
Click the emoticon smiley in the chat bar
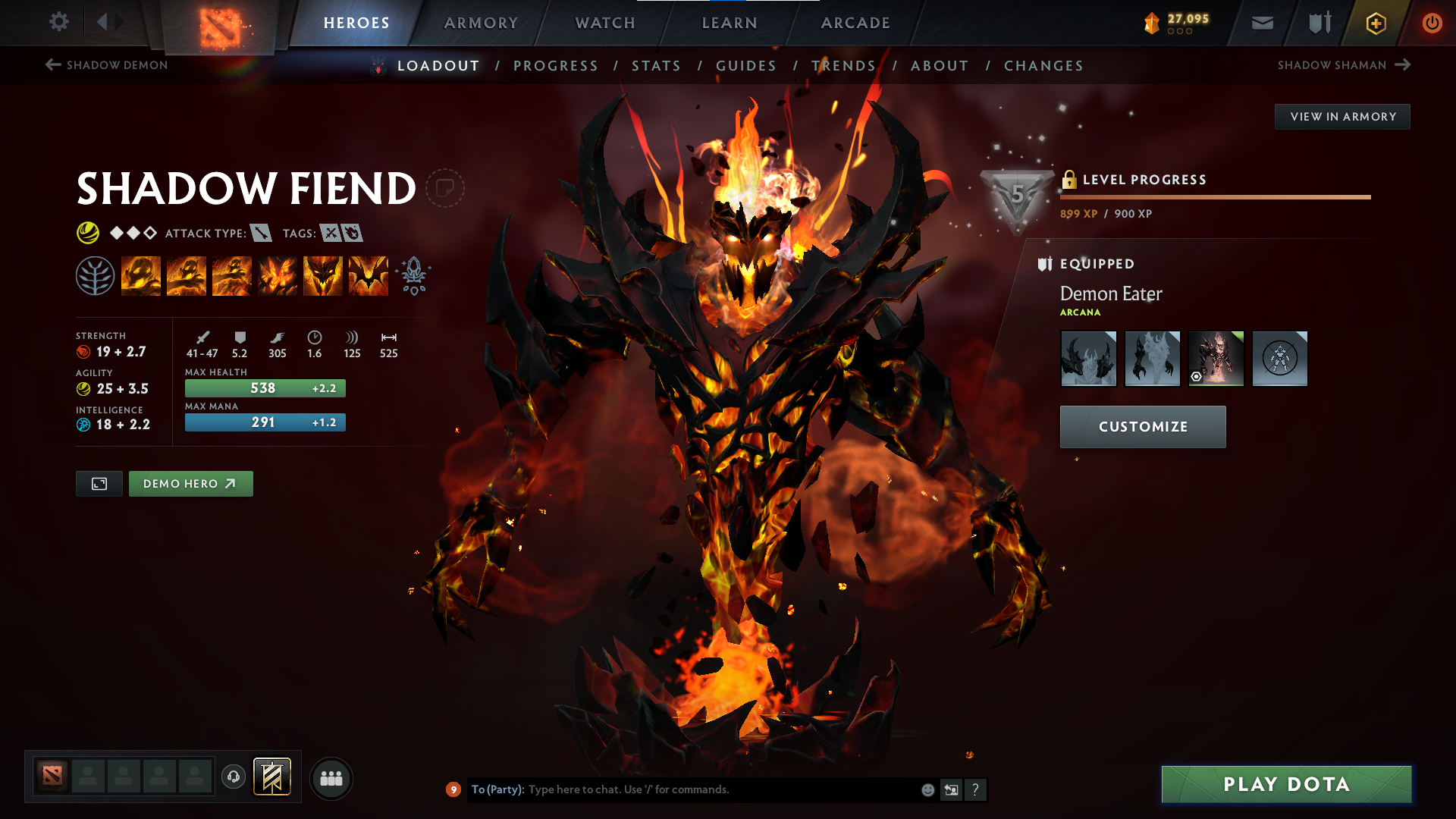click(x=927, y=789)
